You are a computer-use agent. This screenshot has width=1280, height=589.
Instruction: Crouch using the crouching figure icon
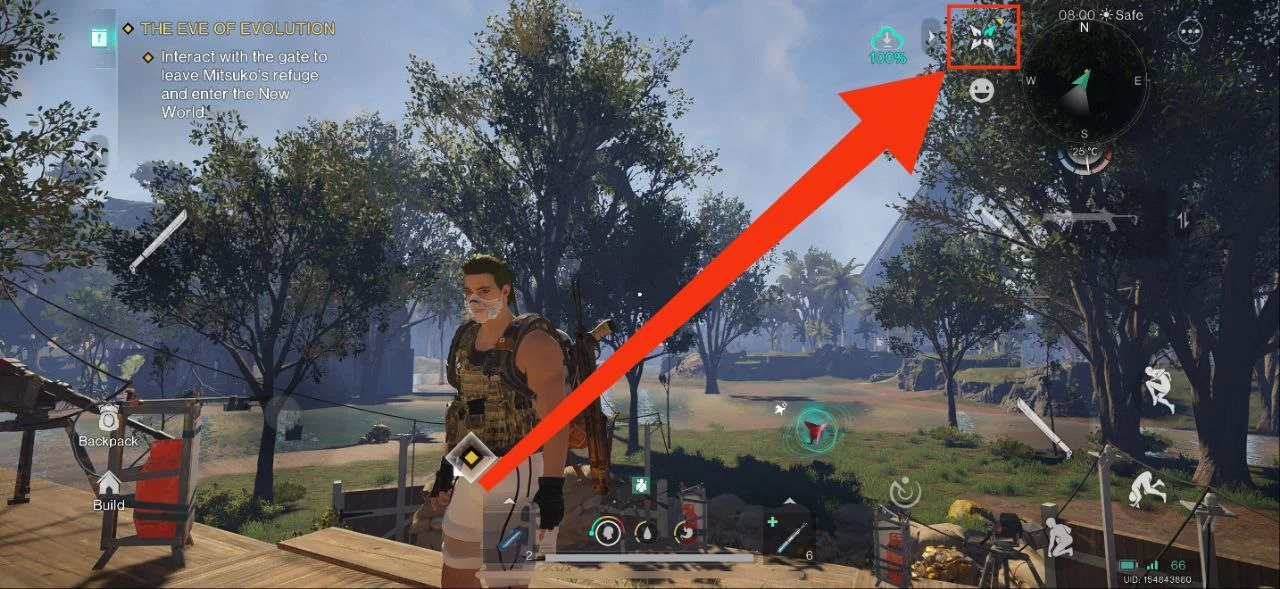[1147, 489]
